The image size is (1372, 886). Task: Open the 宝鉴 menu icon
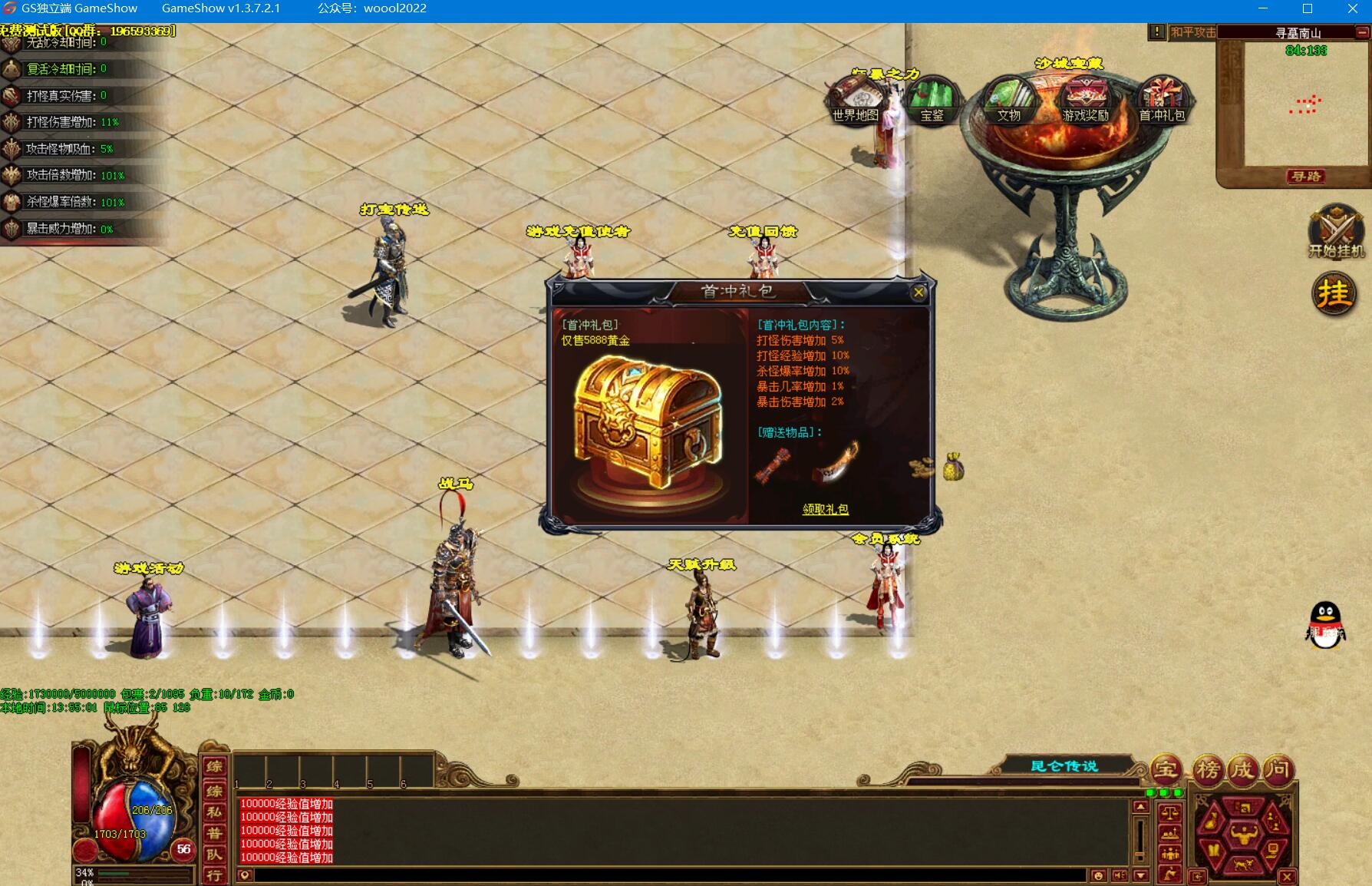coord(932,101)
